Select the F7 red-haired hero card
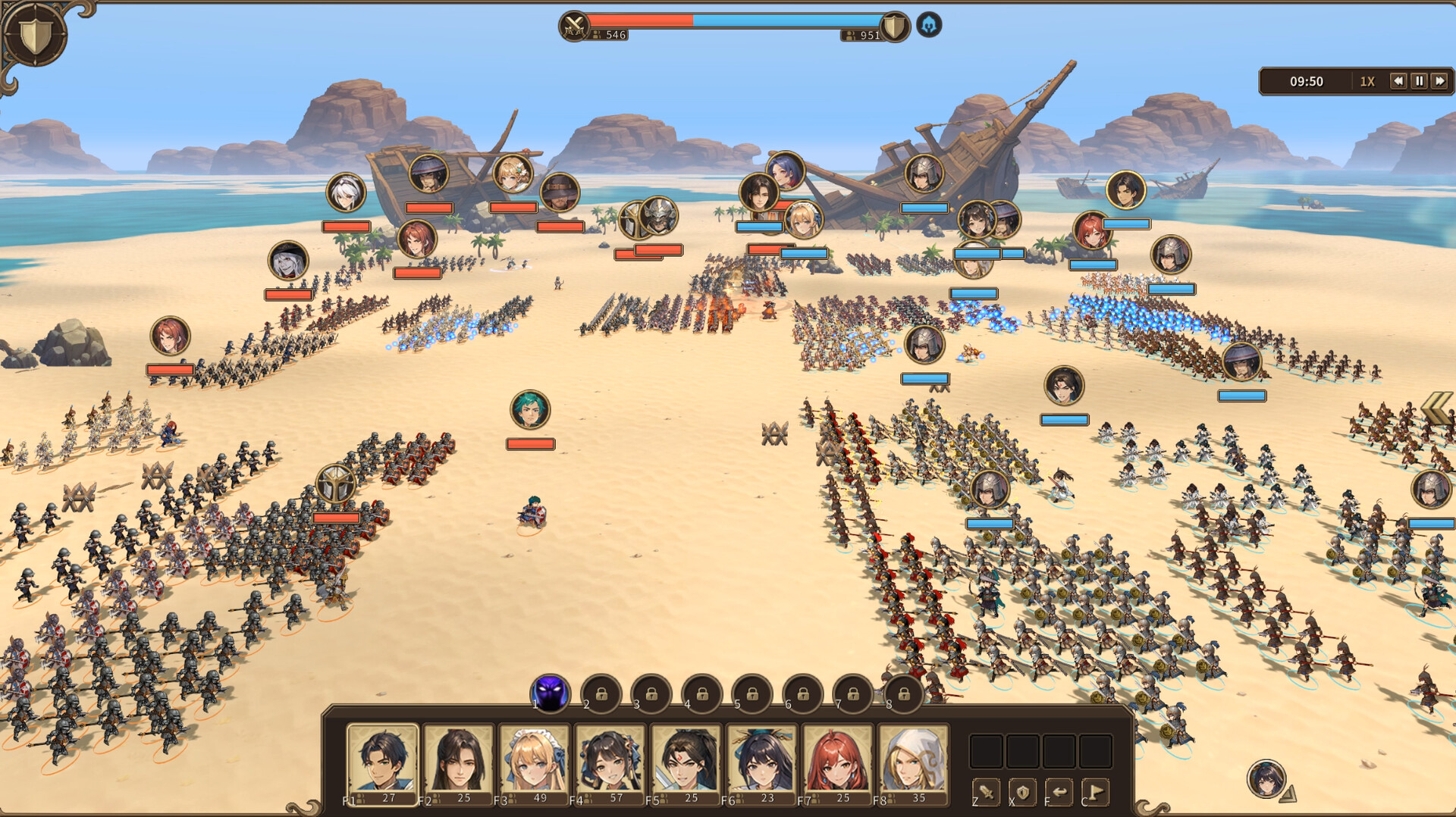1456x817 pixels. click(837, 762)
